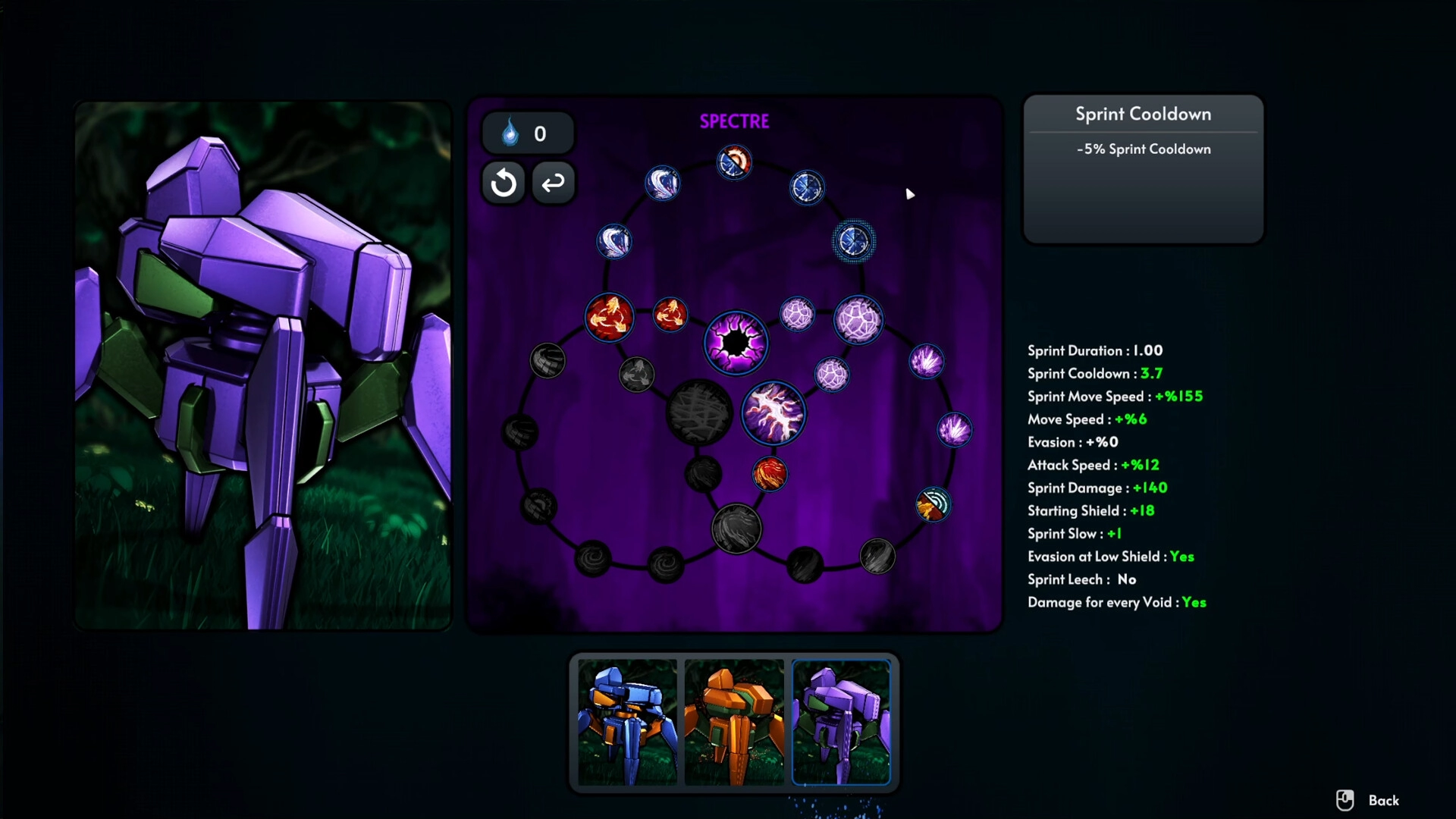Choose the topmost red and blue skill node
Screen dimensions: 1456x819
click(x=734, y=162)
